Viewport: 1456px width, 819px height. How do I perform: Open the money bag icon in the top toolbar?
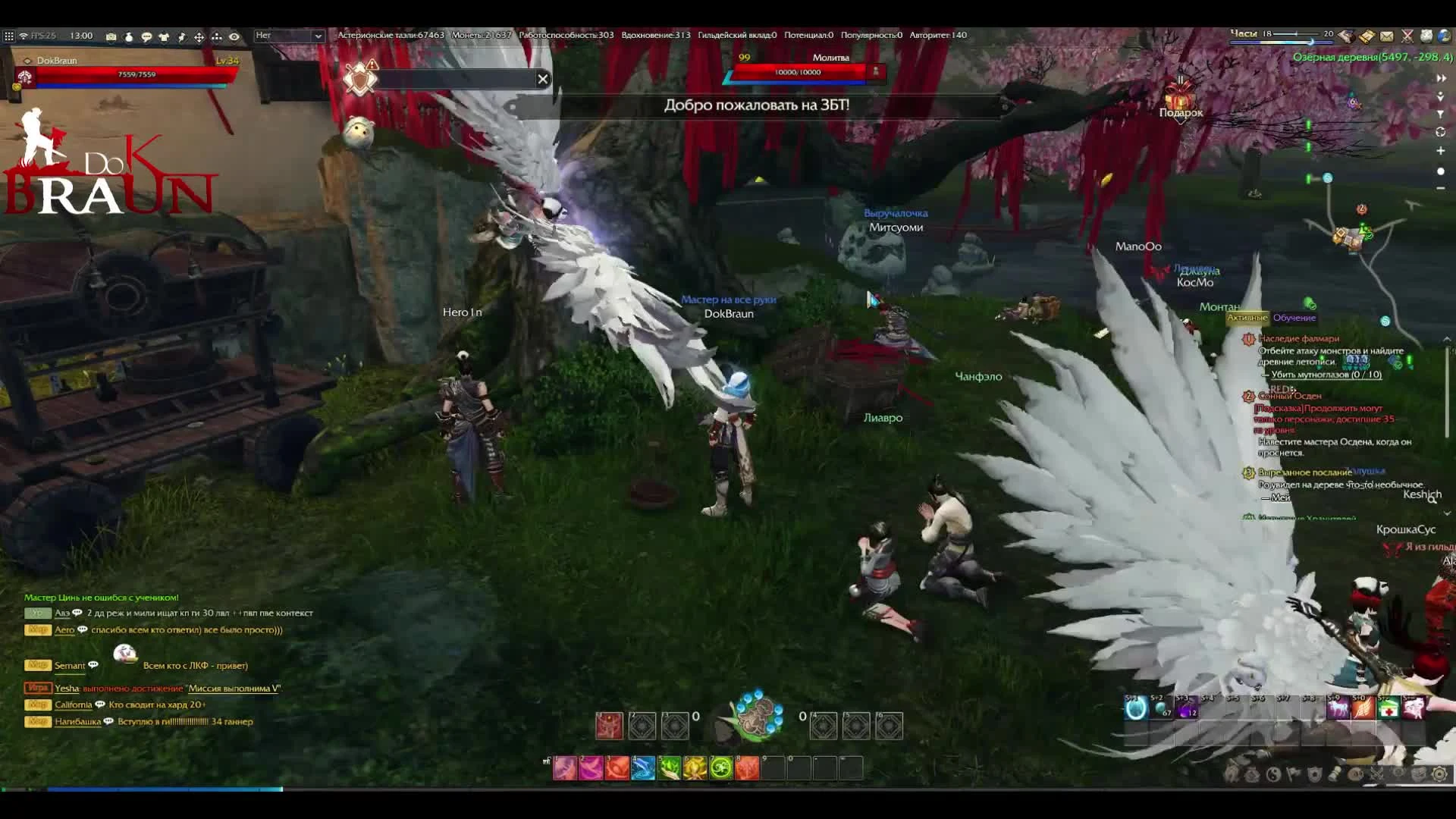129,36
